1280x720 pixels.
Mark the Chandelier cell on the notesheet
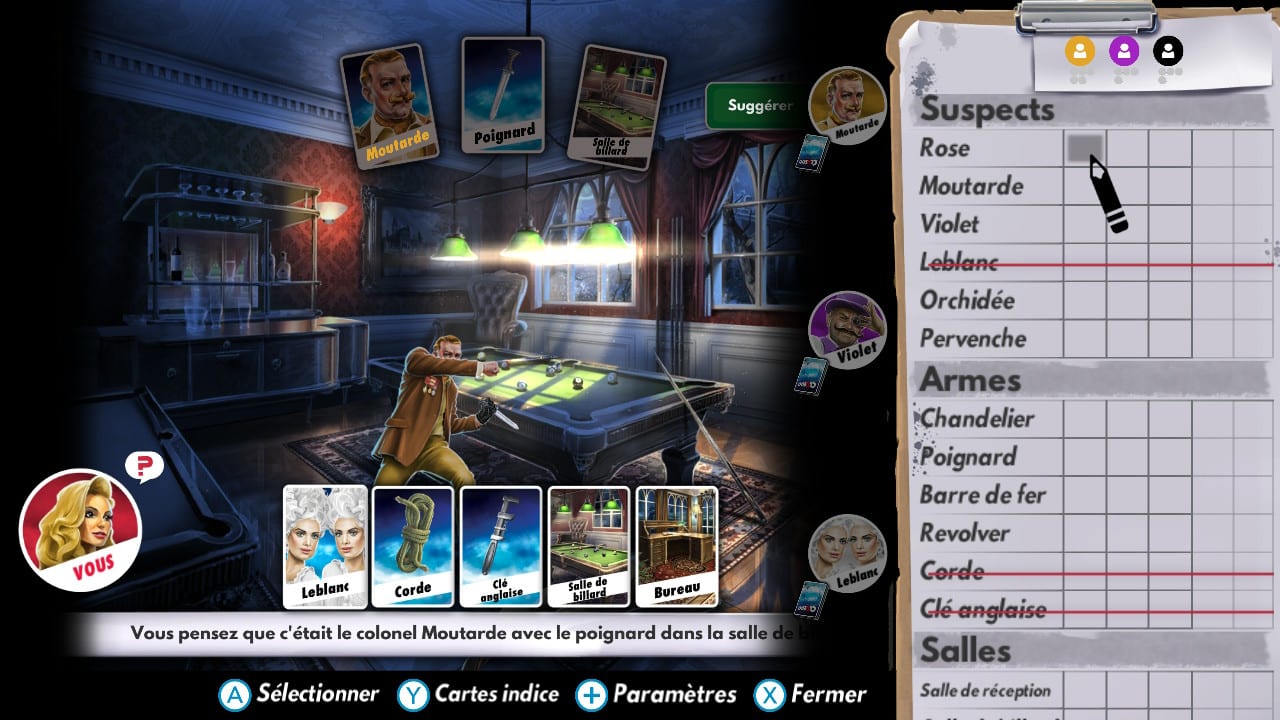[x=1083, y=418]
